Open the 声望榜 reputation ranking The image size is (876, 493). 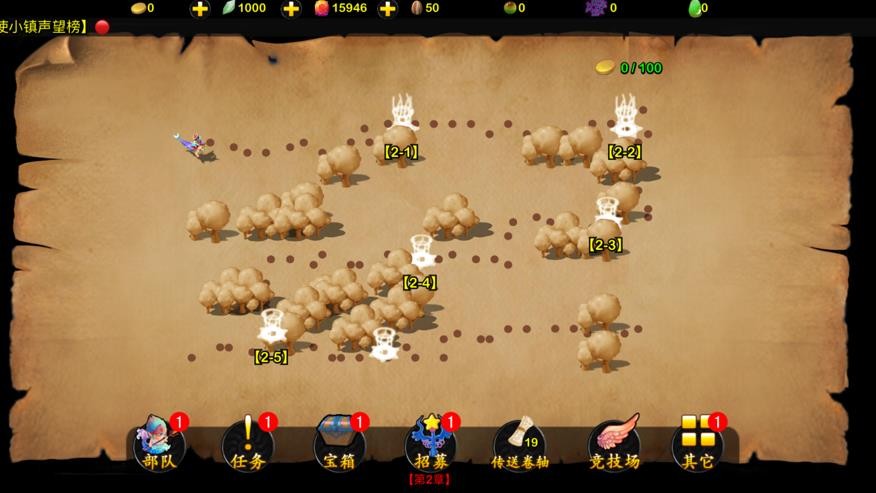click(45, 27)
